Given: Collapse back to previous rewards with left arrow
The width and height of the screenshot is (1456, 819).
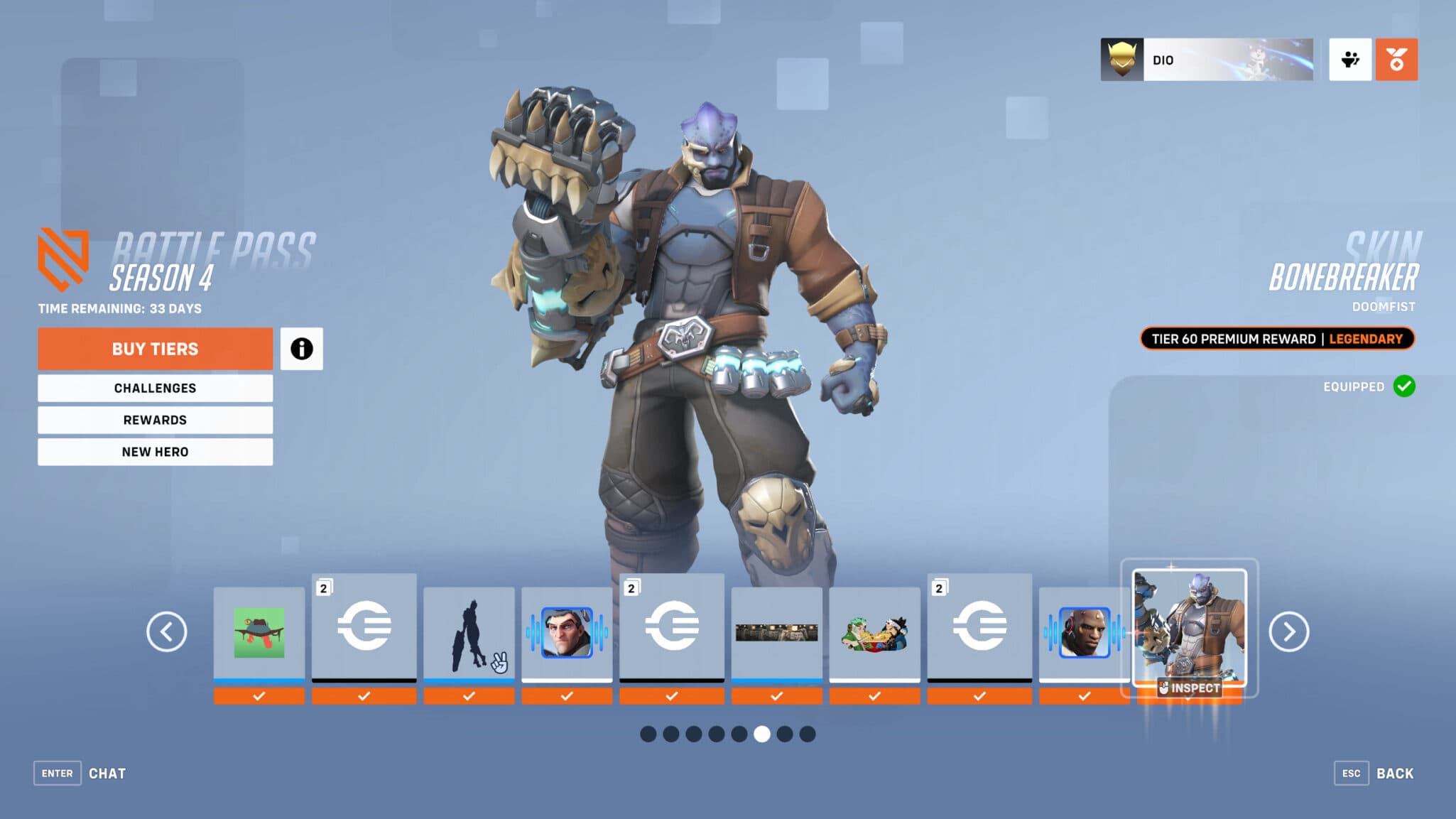Looking at the screenshot, I should pyautogui.click(x=168, y=631).
